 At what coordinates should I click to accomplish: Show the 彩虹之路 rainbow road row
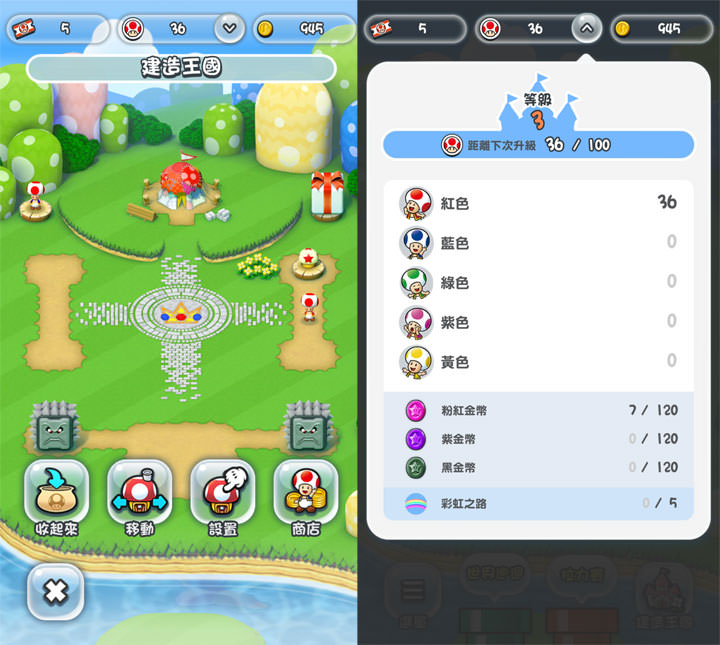[538, 503]
